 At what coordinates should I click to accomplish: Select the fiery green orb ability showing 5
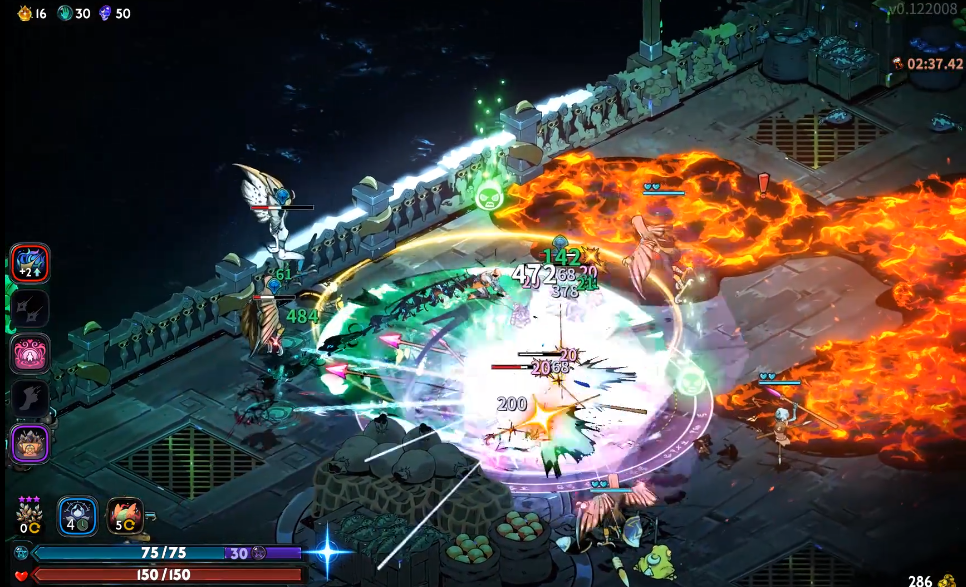click(125, 516)
